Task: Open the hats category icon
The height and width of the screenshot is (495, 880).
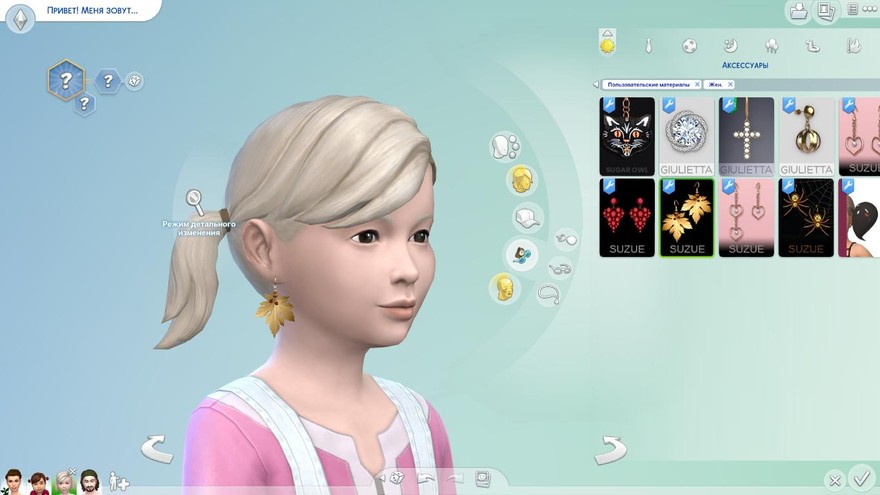Action: (x=525, y=217)
